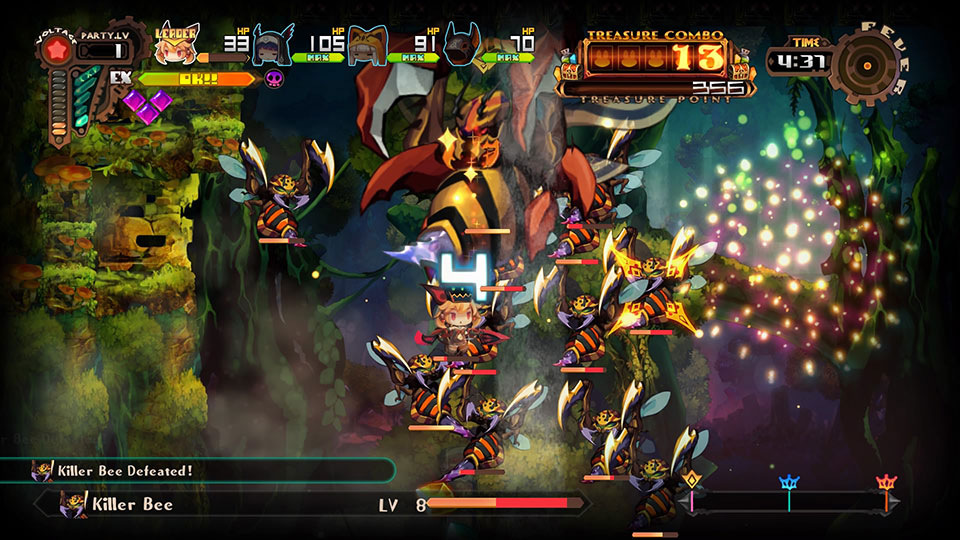The image size is (960, 540).
Task: Click the red star Voltage gauge icon
Action: pyautogui.click(x=58, y=51)
